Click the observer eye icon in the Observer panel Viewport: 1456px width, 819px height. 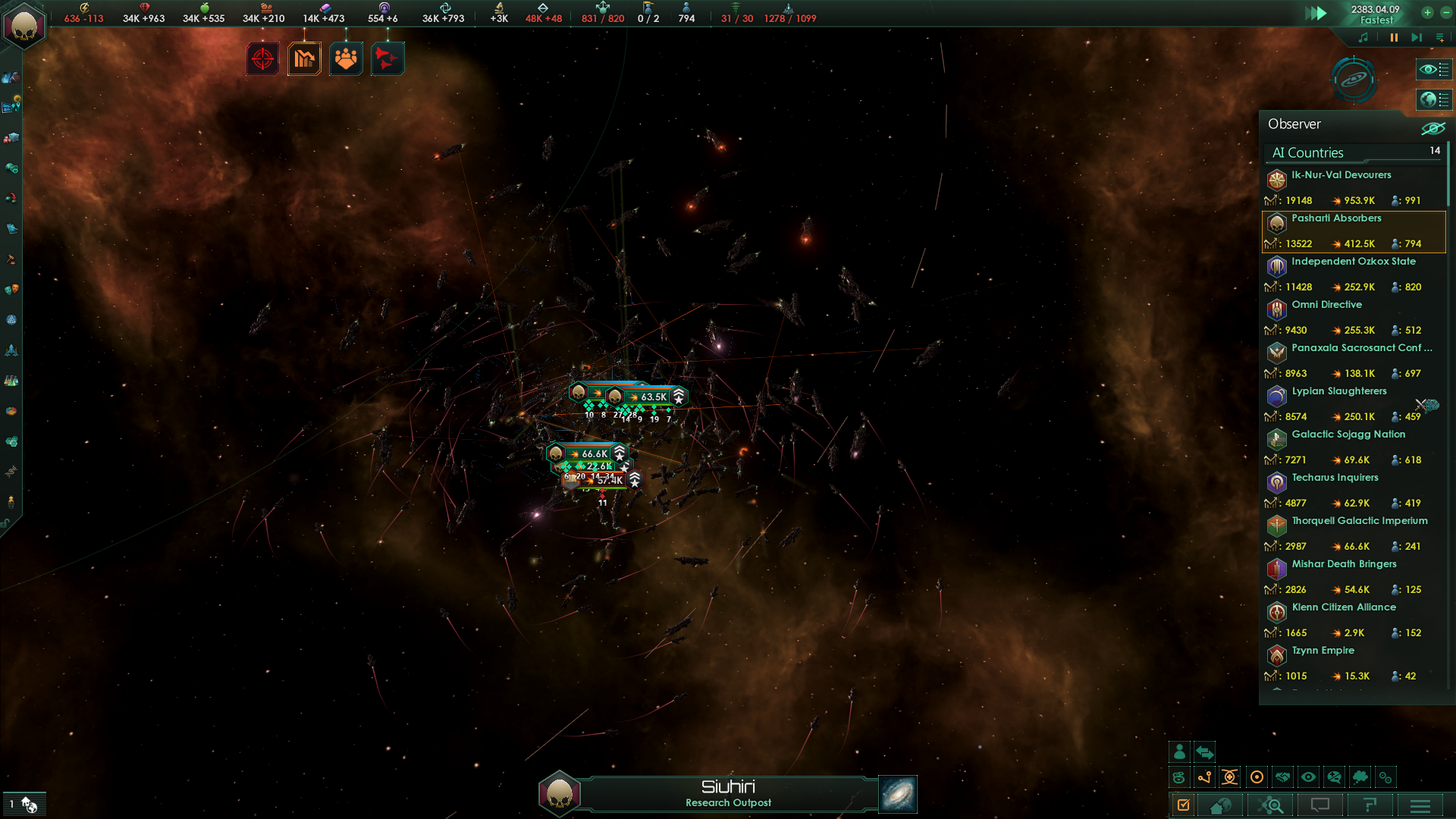pos(1432,127)
